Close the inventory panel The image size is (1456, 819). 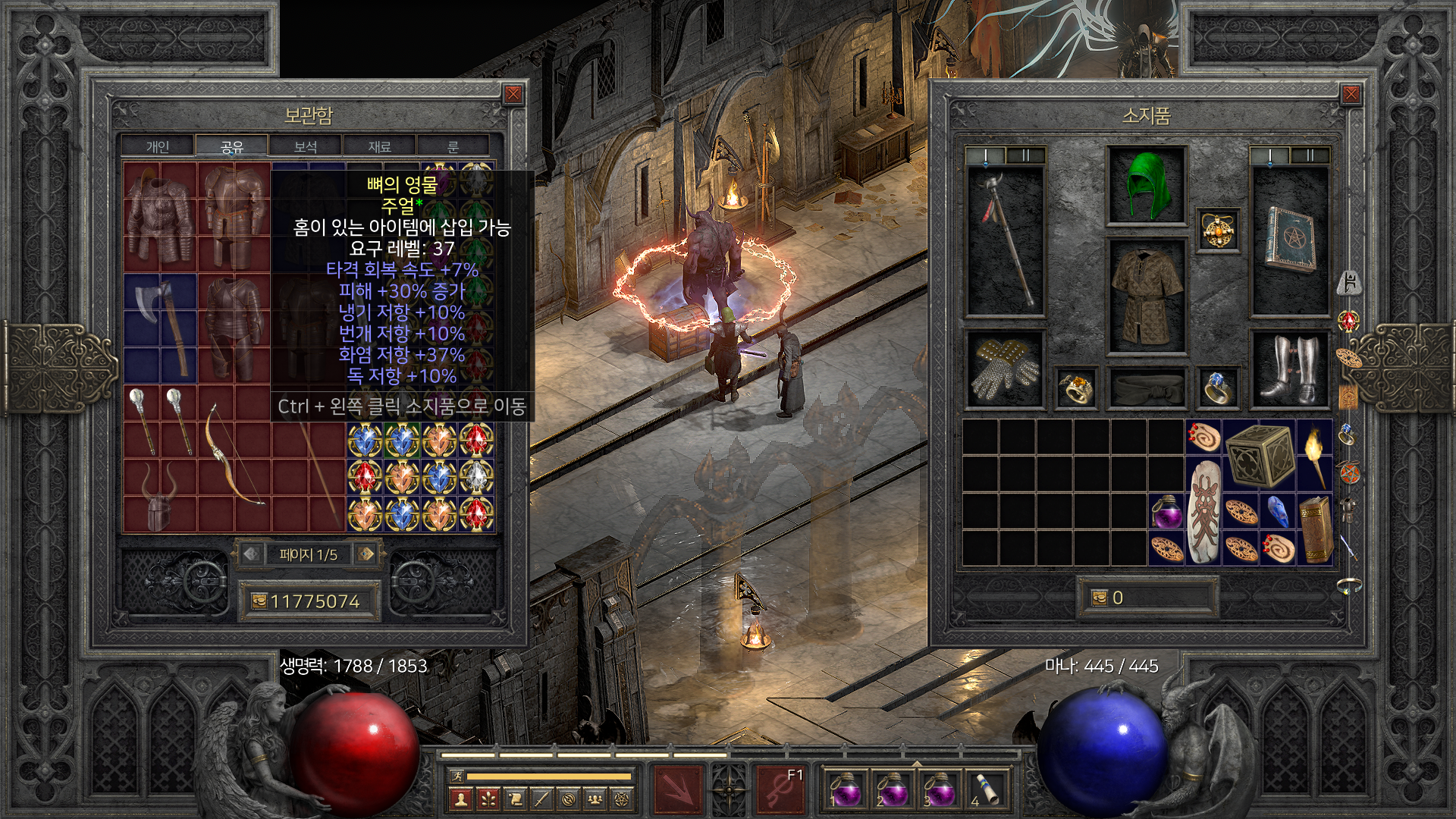(1351, 94)
